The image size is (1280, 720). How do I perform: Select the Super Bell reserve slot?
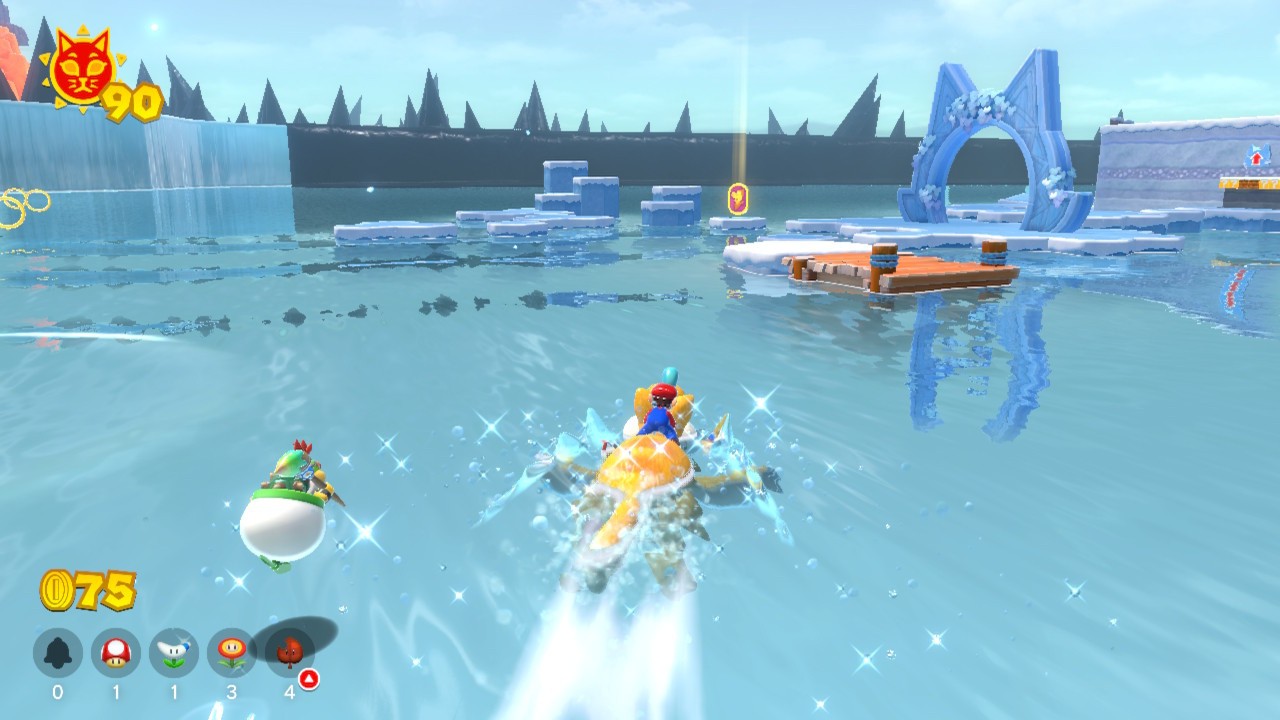pos(57,654)
